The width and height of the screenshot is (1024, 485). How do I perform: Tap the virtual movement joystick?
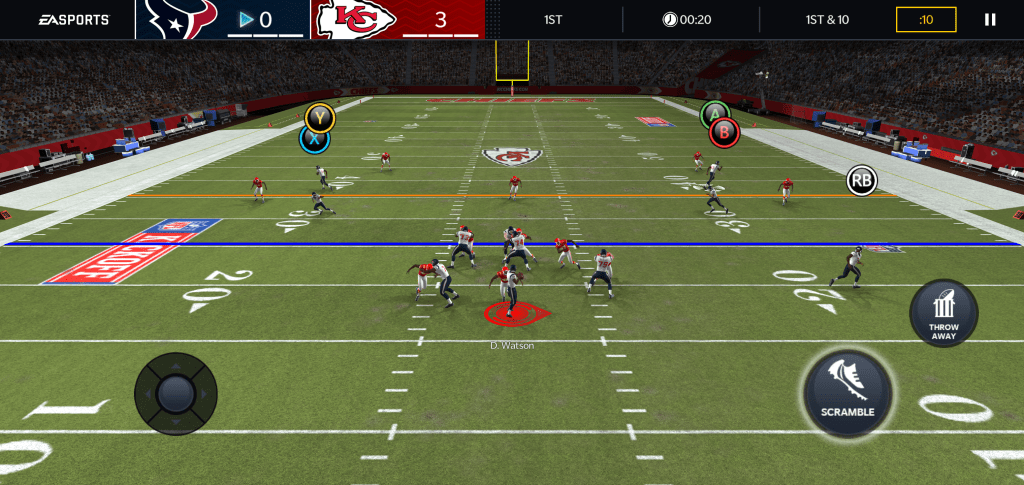176,393
